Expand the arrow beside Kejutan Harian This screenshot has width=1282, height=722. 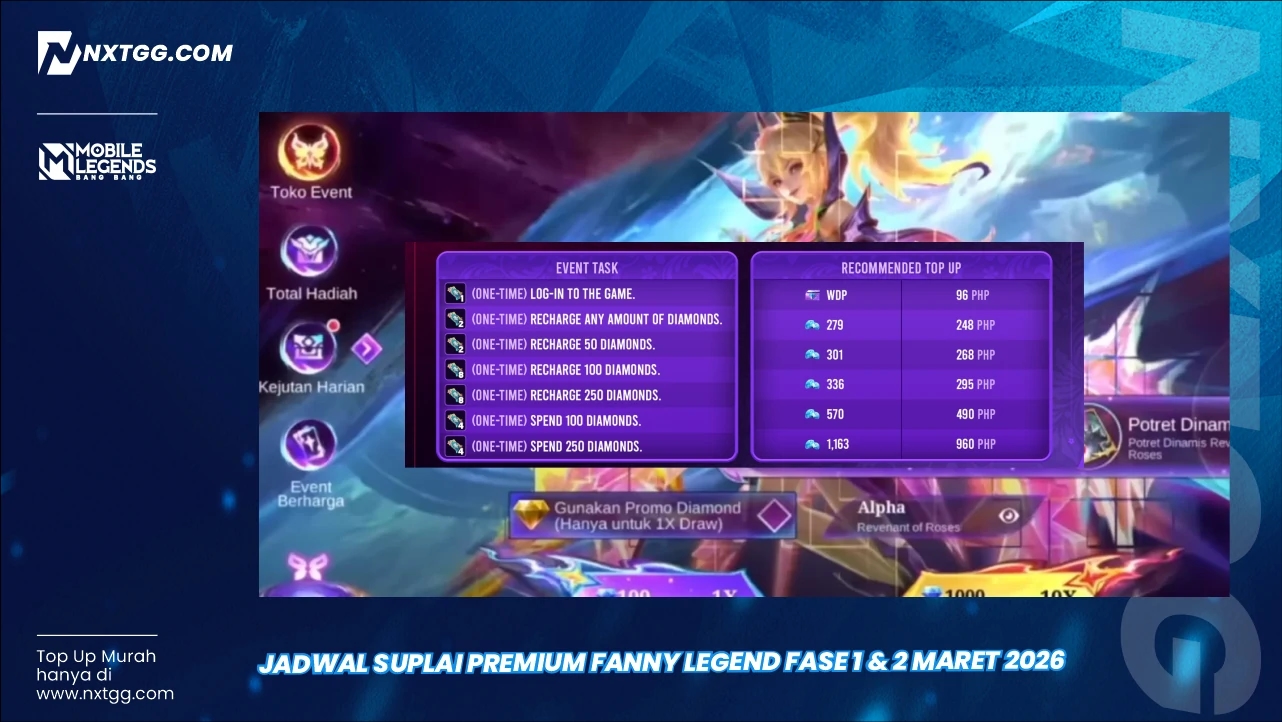click(368, 349)
